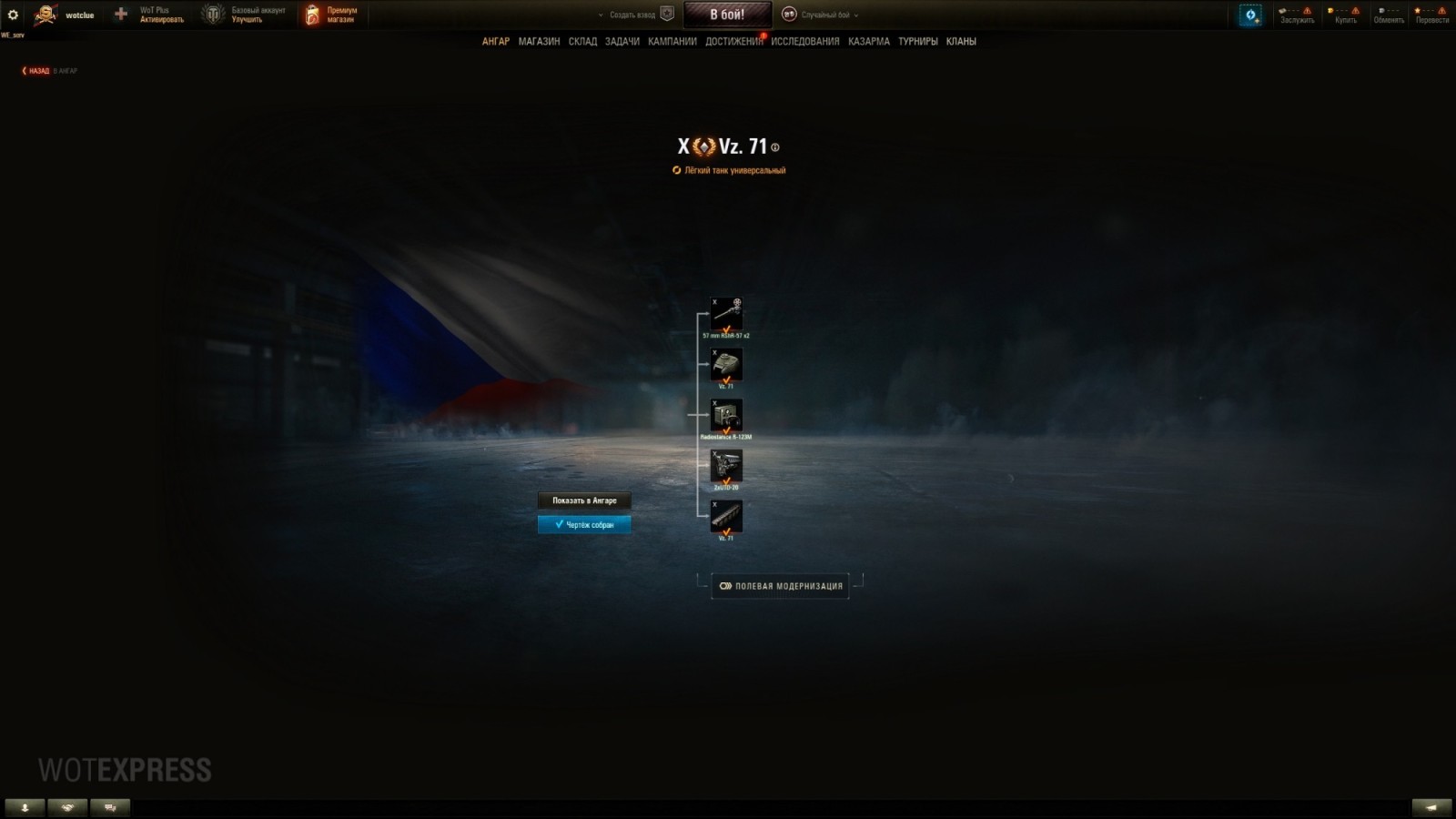Click the Vz. 71 suspension module icon
This screenshot has height=819, width=1456.
click(726, 516)
